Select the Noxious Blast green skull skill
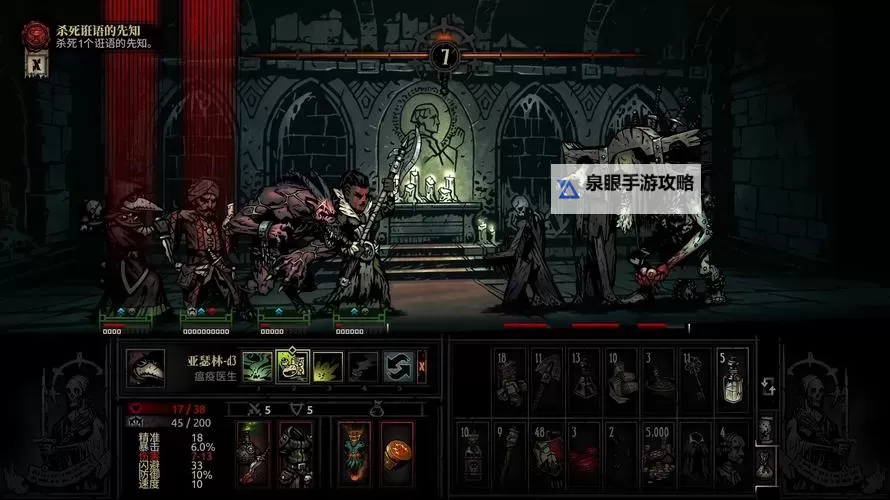Image resolution: width=890 pixels, height=500 pixels. click(257, 366)
